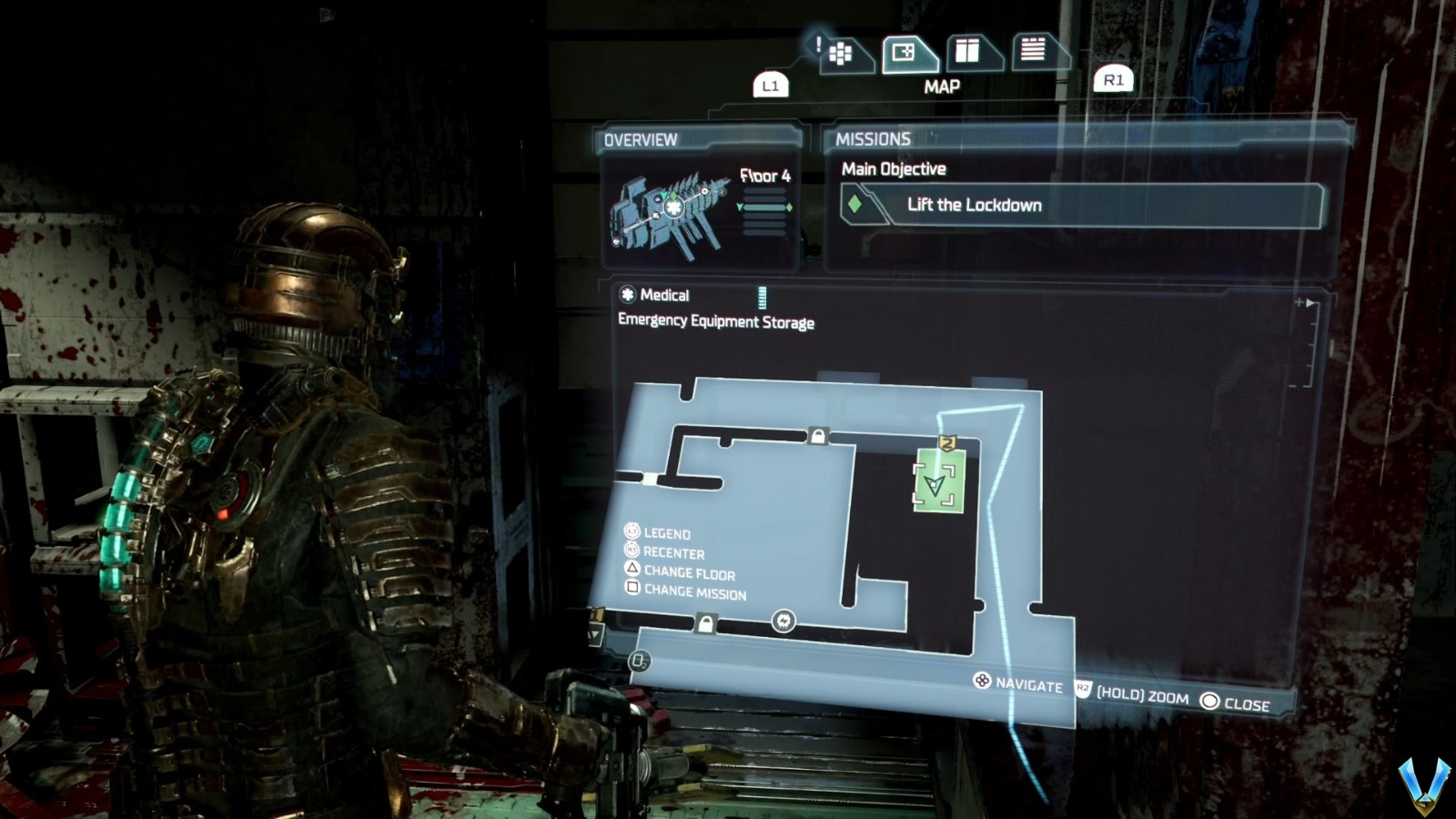The width and height of the screenshot is (1456, 819).
Task: Toggle the lower padlock marker near the tram
Action: coord(704,624)
